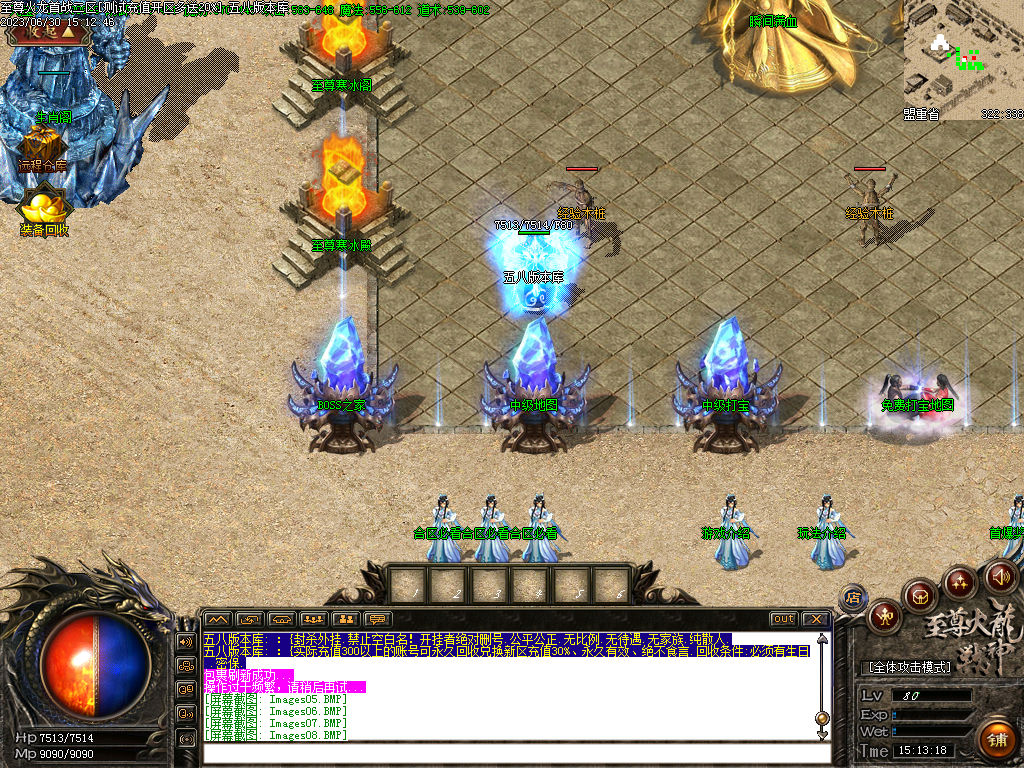
Task: Close the chat window with X
Action: click(x=815, y=619)
